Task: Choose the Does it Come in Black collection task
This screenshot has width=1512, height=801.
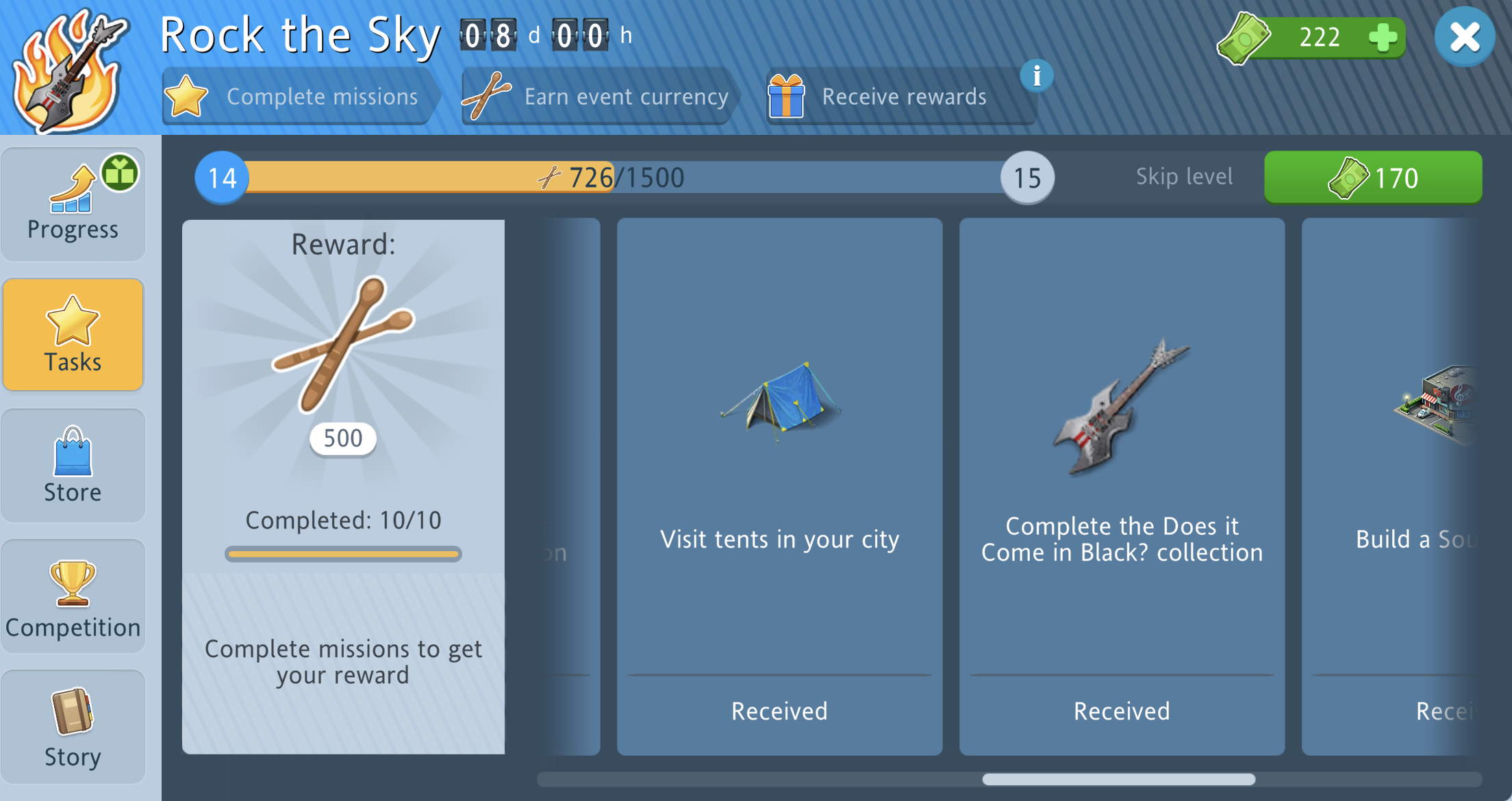Action: click(x=1122, y=486)
